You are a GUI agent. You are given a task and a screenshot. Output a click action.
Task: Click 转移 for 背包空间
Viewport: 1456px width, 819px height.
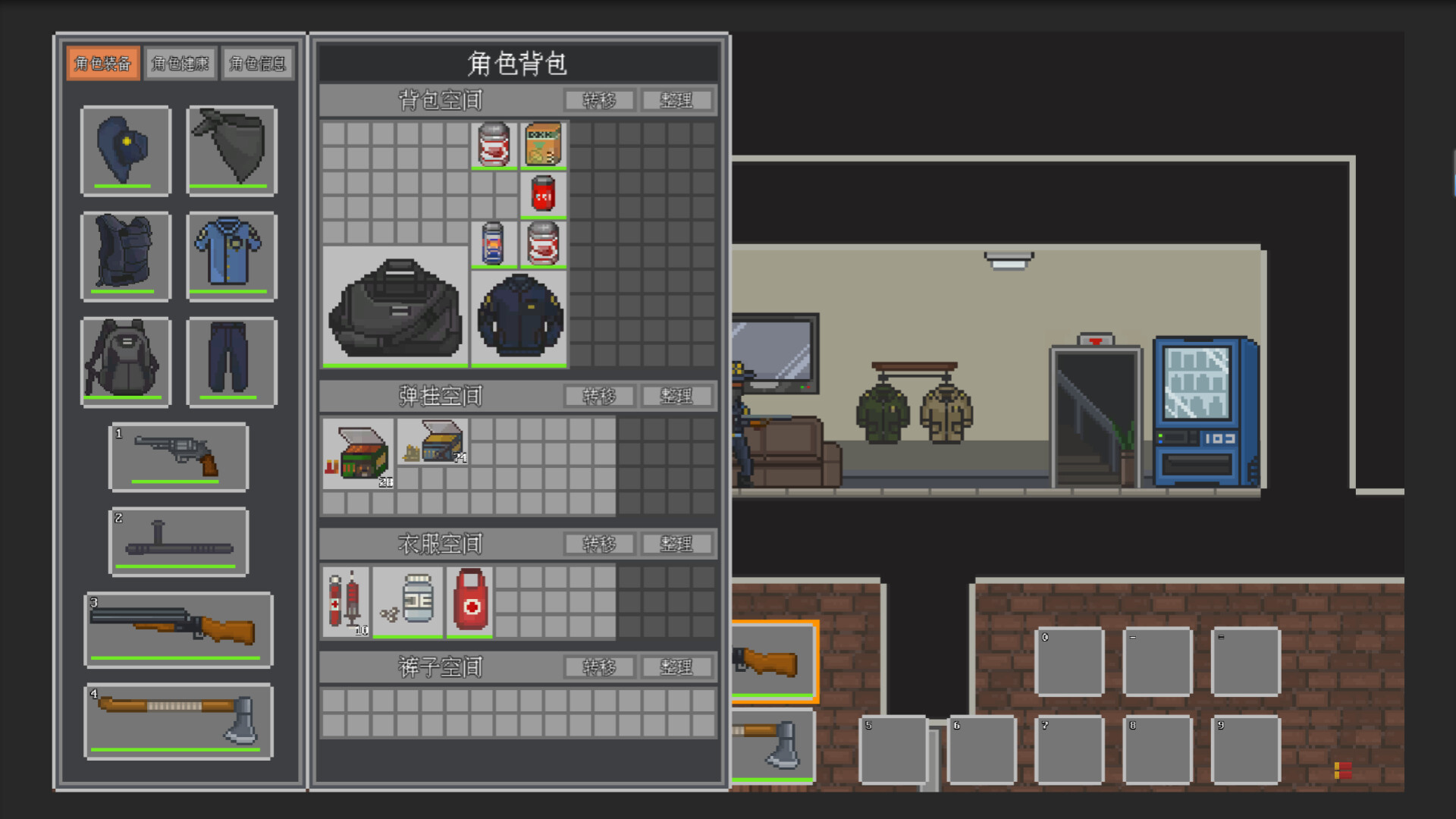click(x=600, y=99)
